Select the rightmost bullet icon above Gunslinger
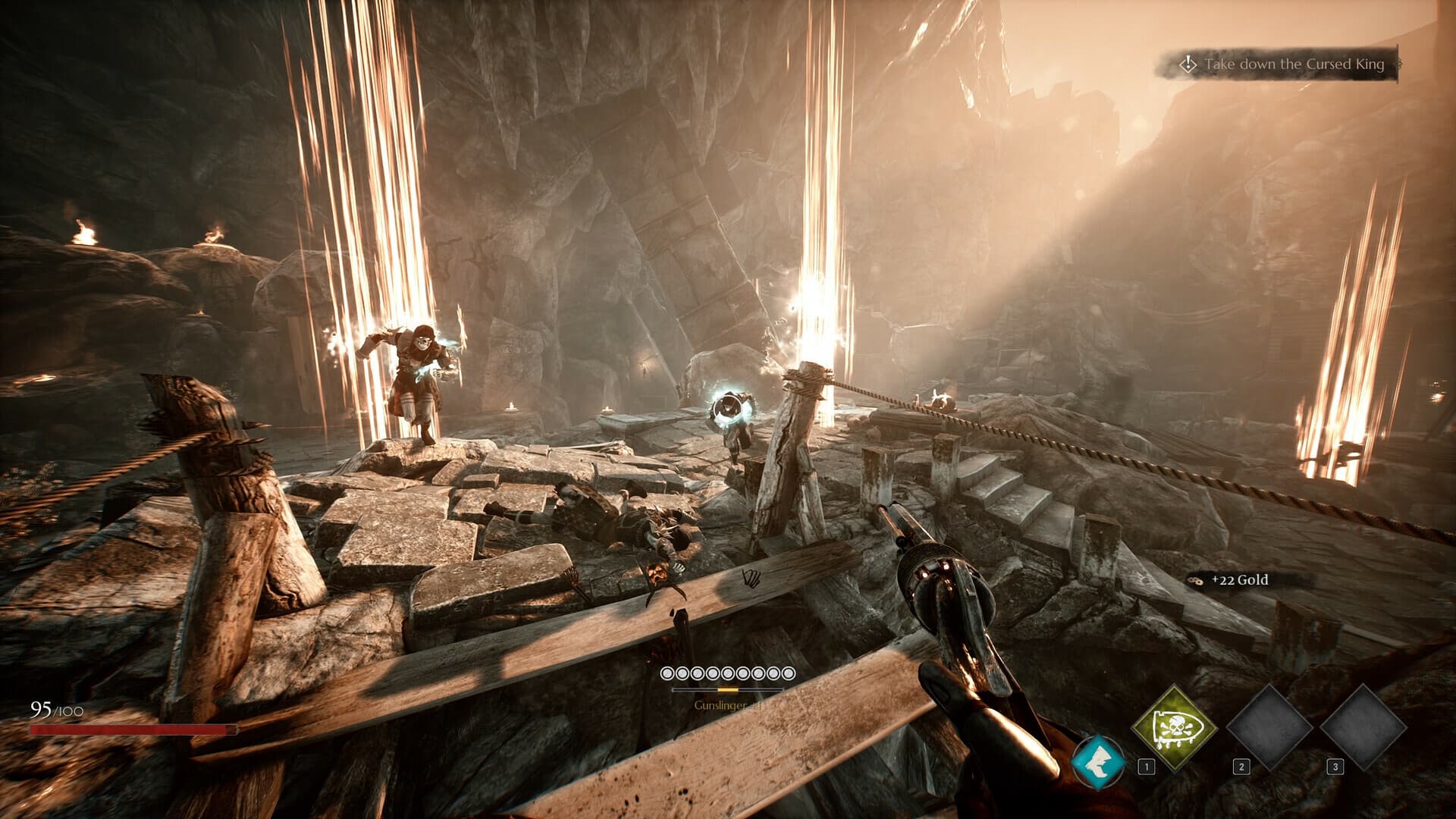 point(788,673)
